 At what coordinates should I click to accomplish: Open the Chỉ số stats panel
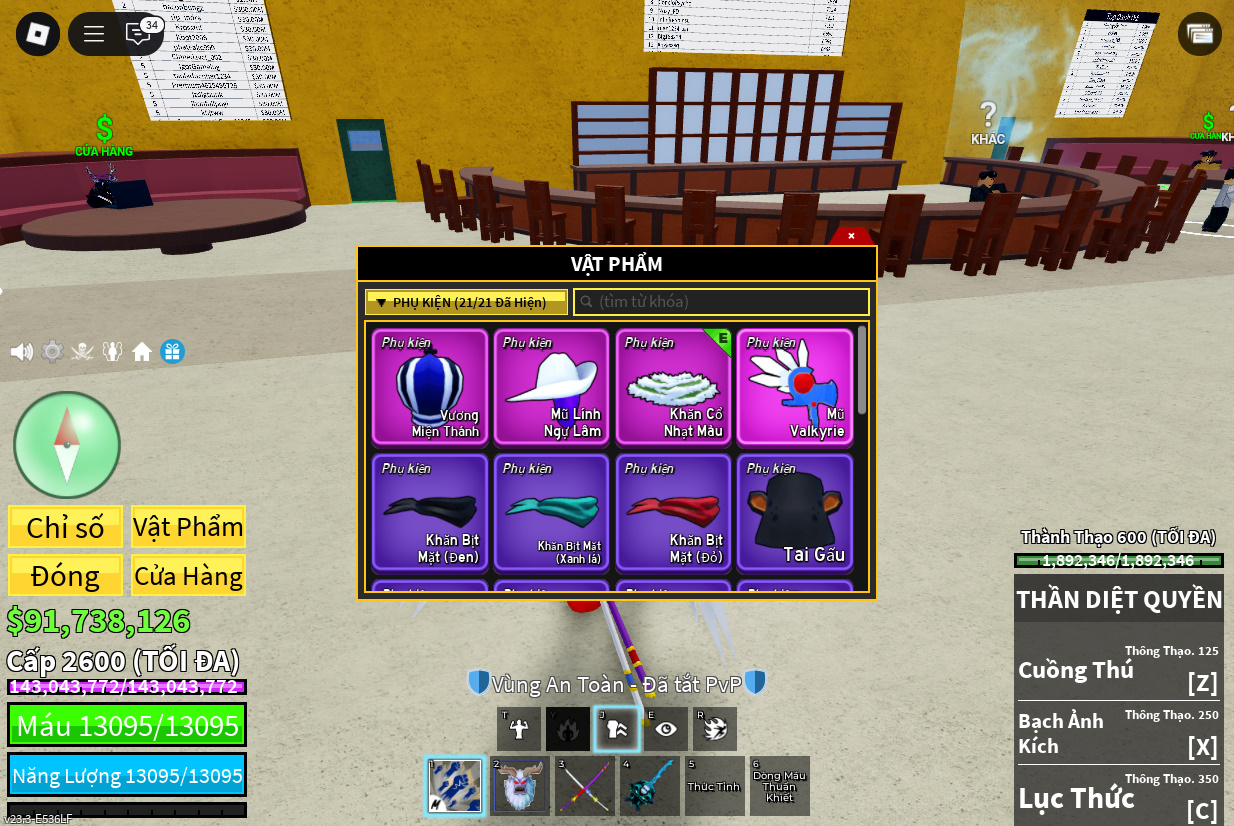click(65, 527)
